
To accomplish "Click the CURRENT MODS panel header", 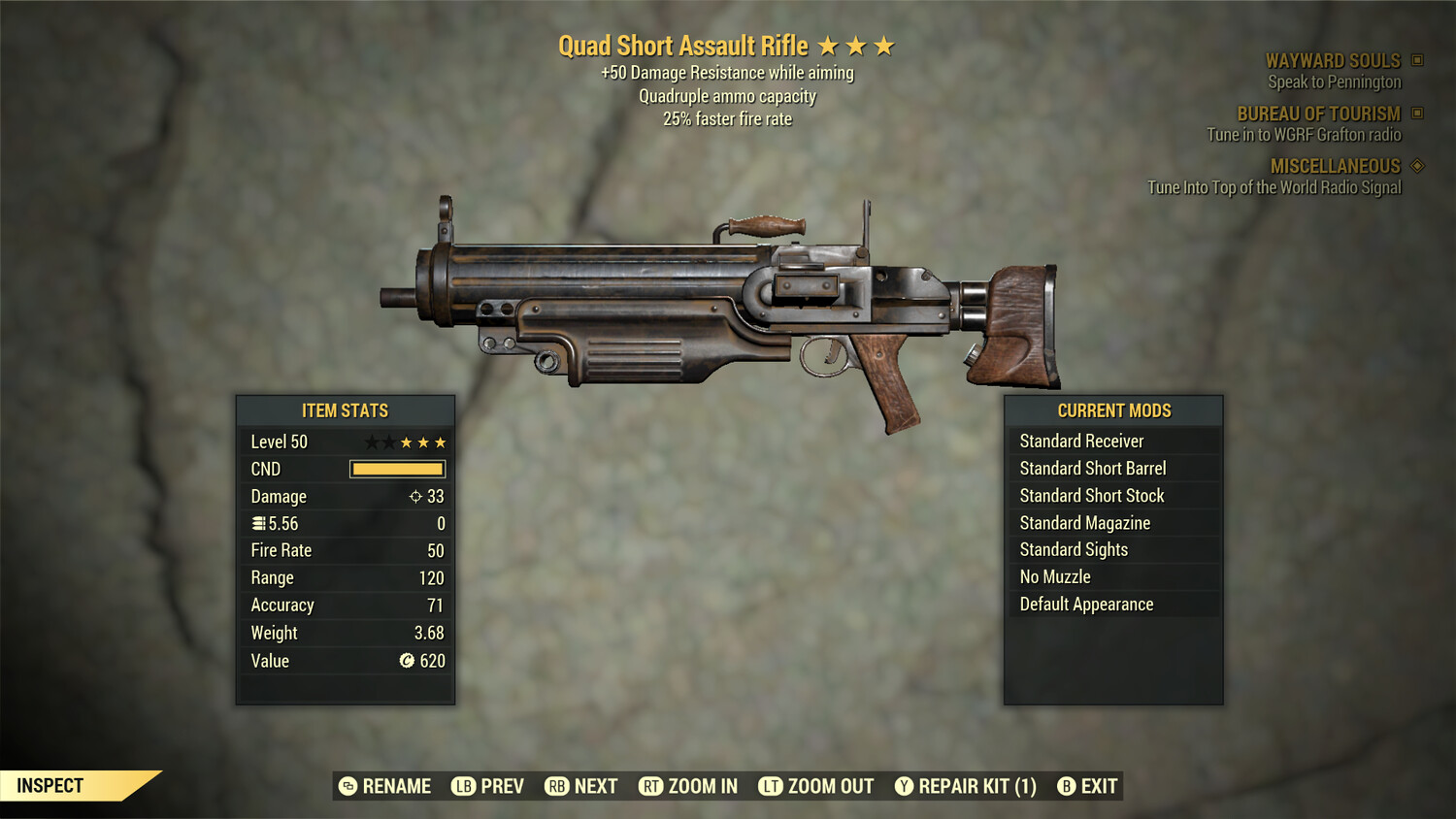I will pyautogui.click(x=1114, y=410).
